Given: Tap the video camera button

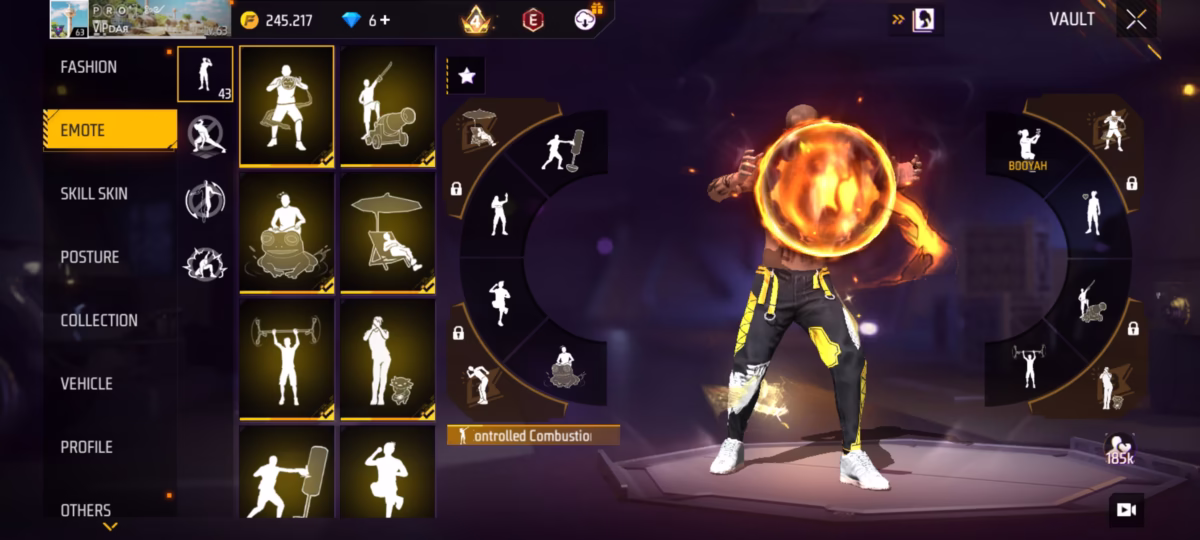Looking at the screenshot, I should click(1126, 510).
